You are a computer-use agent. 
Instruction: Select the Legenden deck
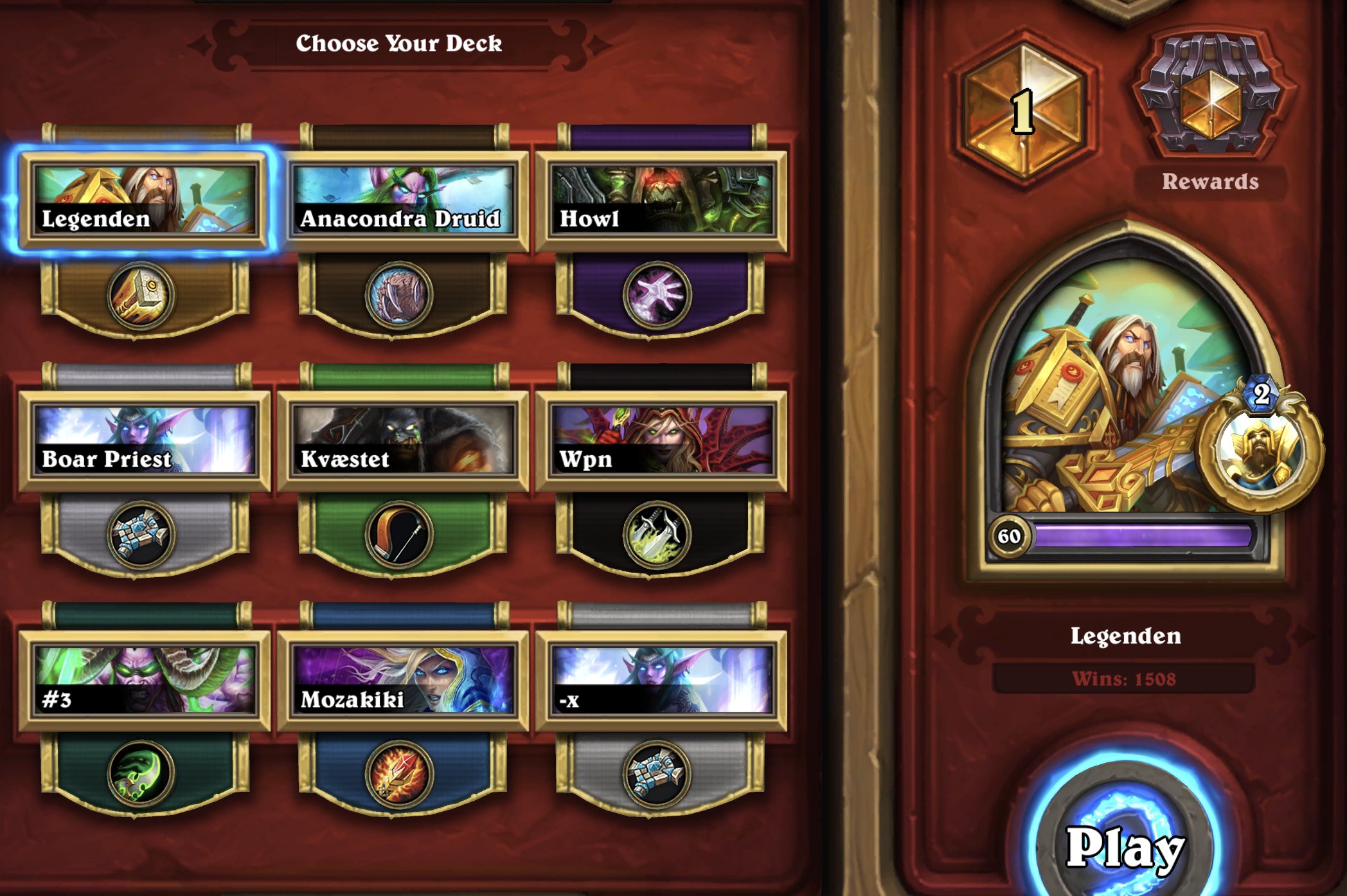coord(145,200)
